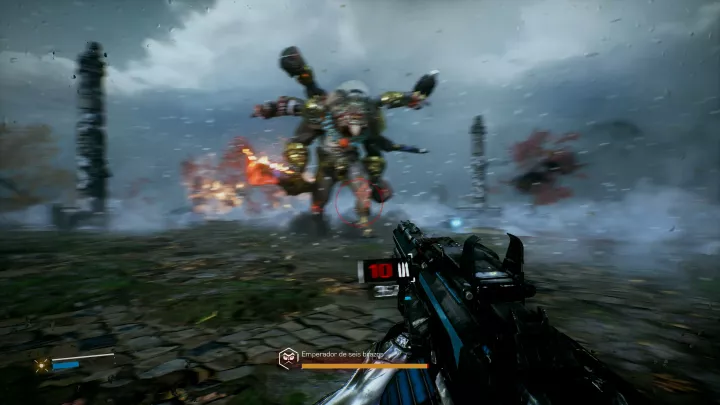
Task: Click the boss skull hexagon icon
Action: 287,355
